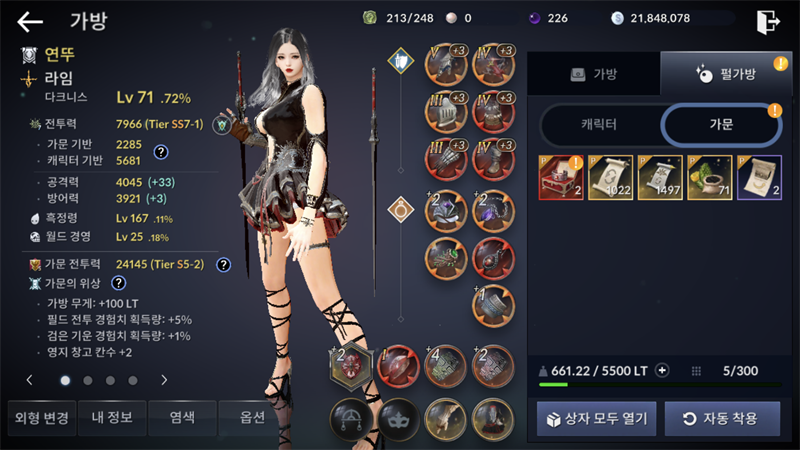Show help for 가문 전투력

pos(224,265)
